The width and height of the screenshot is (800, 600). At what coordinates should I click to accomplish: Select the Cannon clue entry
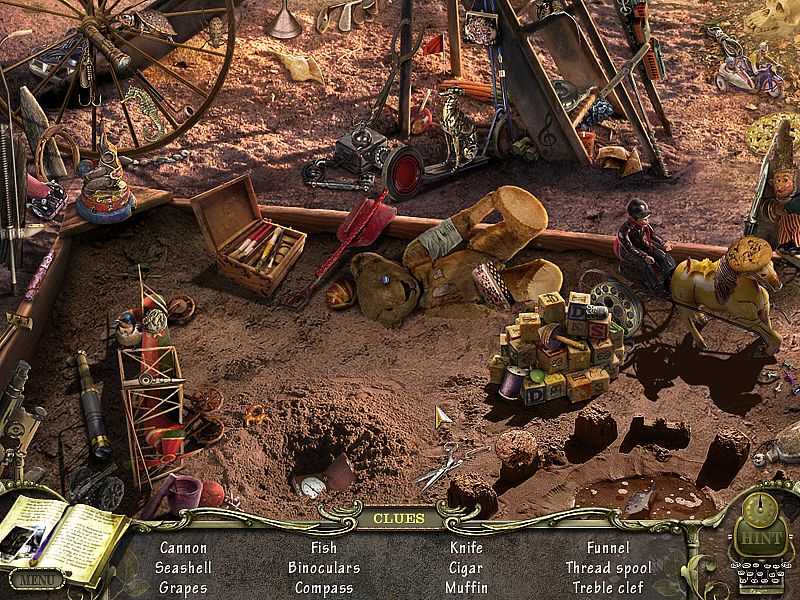tap(183, 548)
